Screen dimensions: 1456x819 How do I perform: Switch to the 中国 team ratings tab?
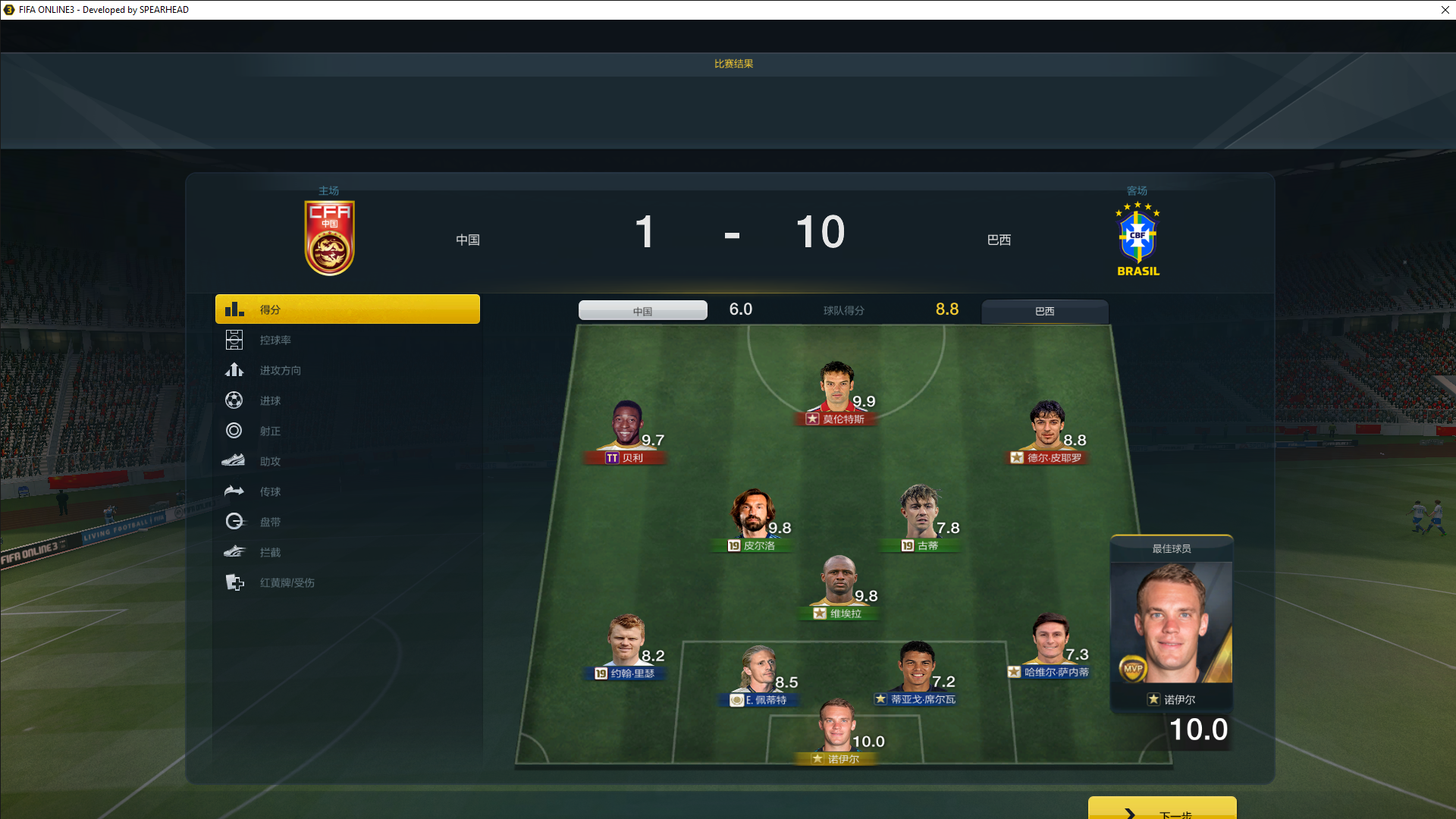point(642,311)
